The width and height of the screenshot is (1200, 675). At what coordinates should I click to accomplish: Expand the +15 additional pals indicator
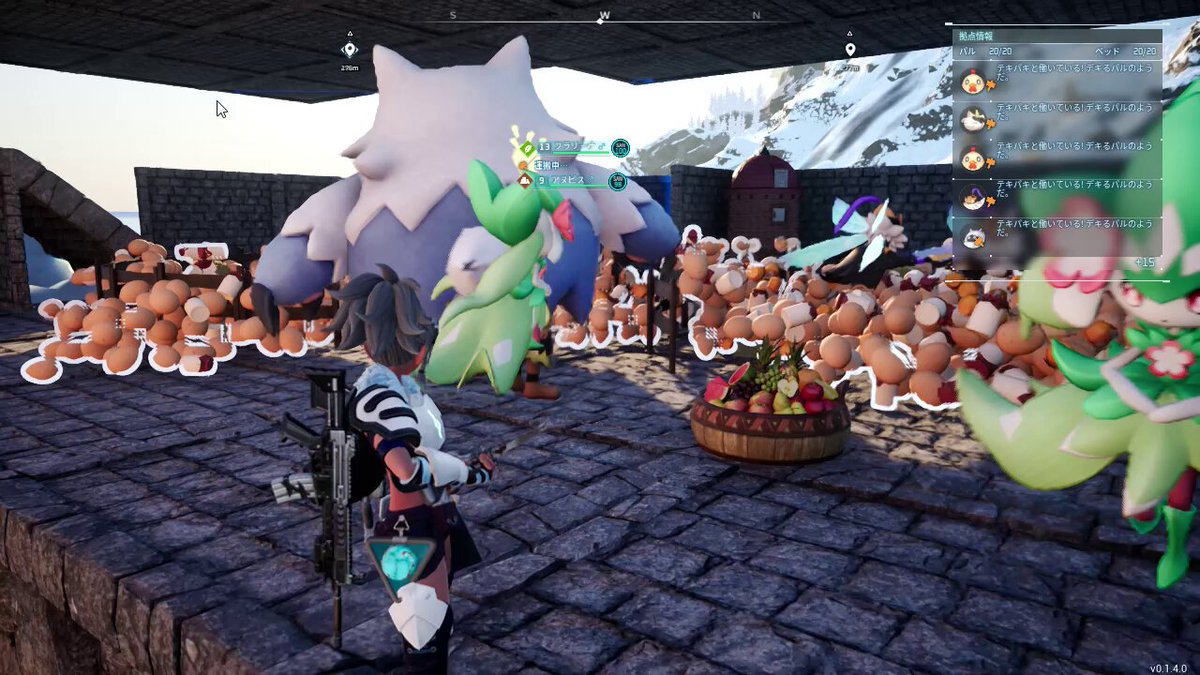1145,262
